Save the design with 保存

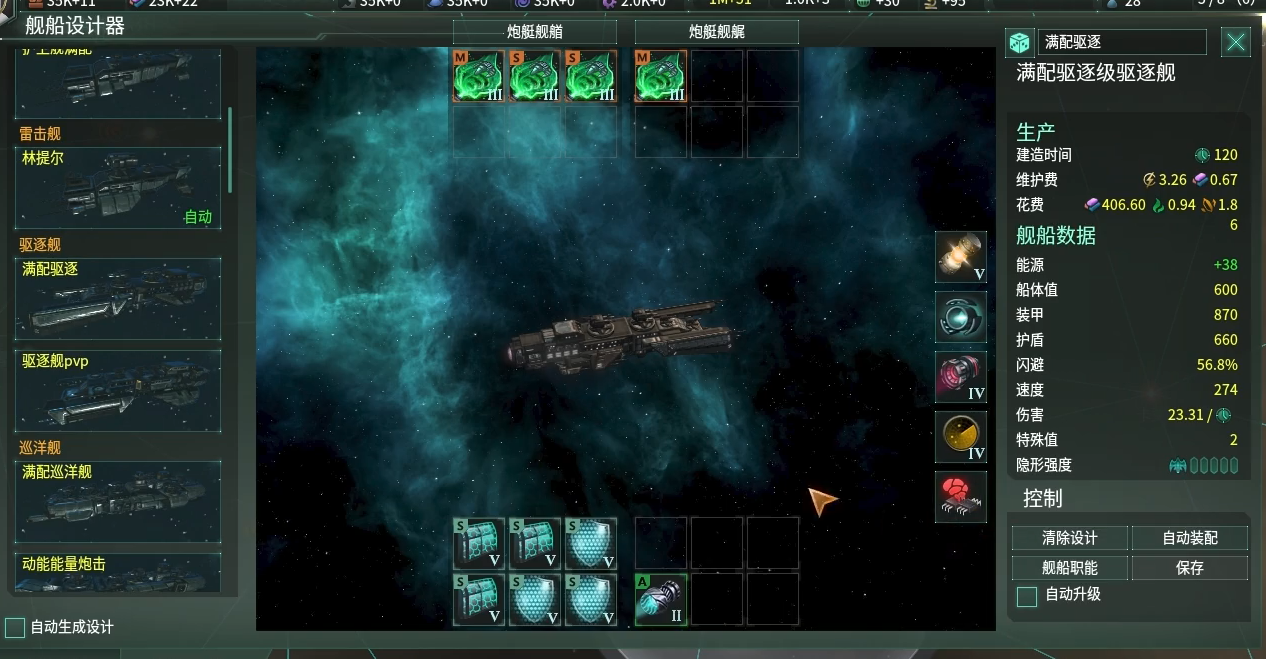(x=1189, y=568)
